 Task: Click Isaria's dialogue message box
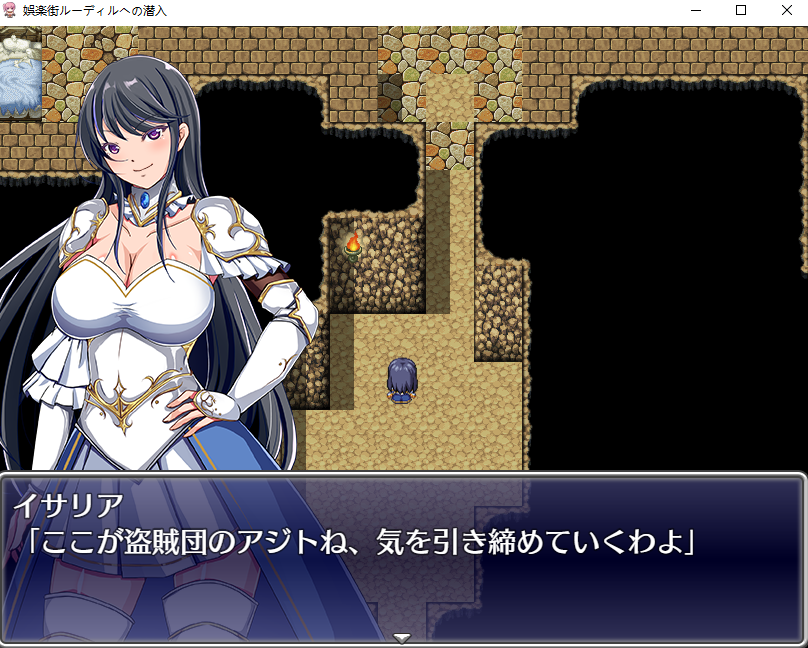coord(402,555)
